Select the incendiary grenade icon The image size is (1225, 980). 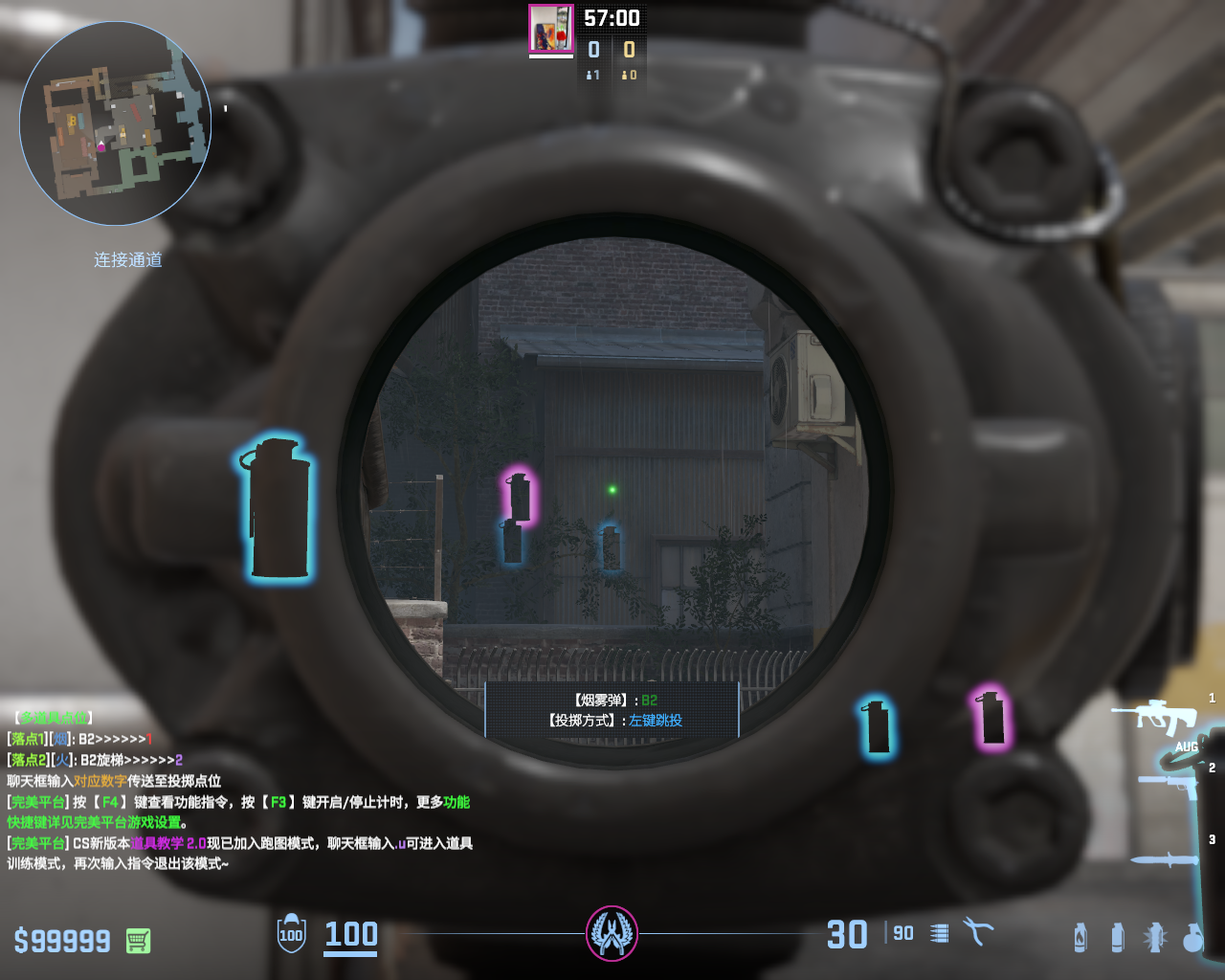point(1080,938)
